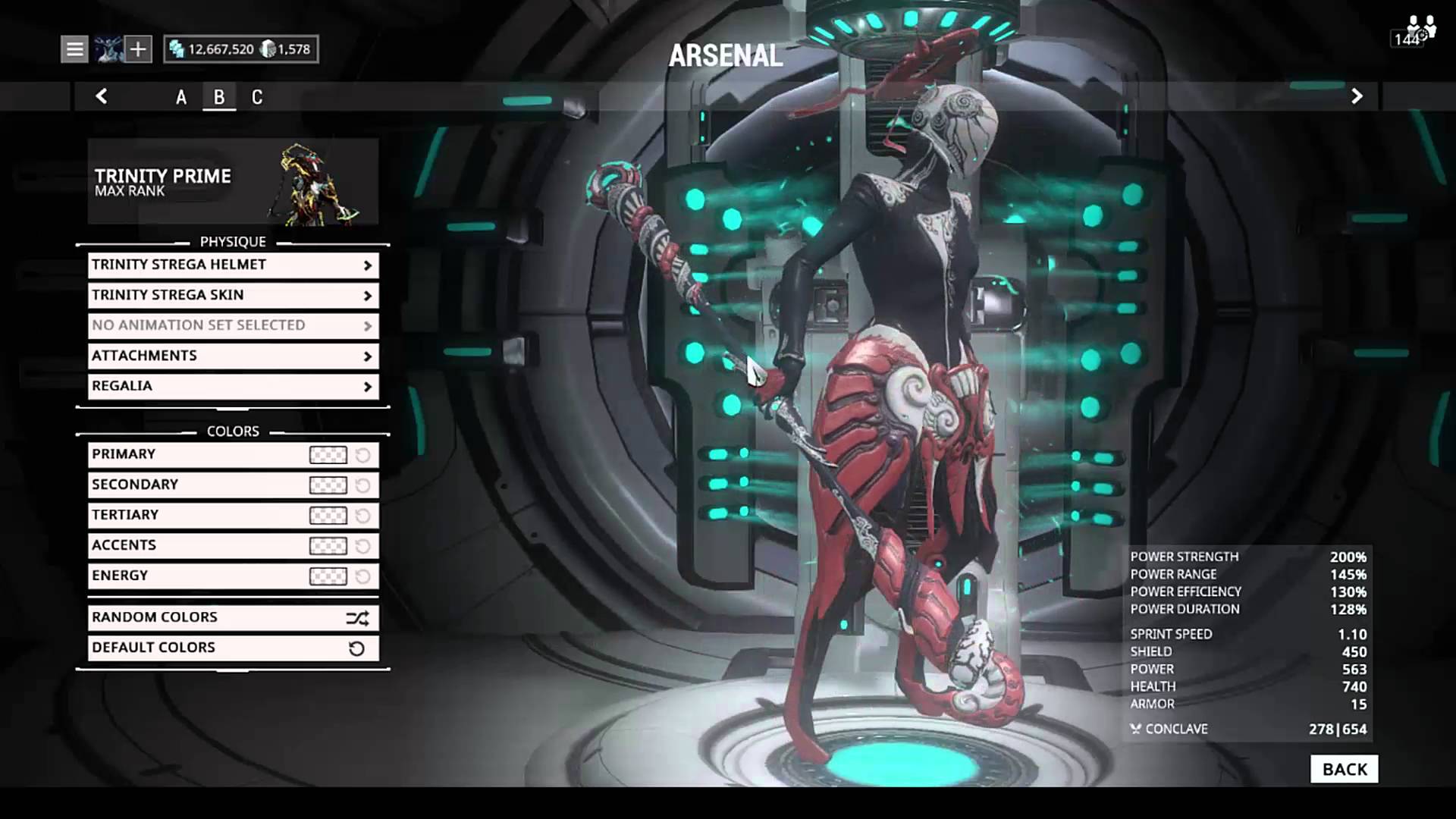Image resolution: width=1456 pixels, height=819 pixels.
Task: Pick the Primary color swatch
Action: (328, 455)
